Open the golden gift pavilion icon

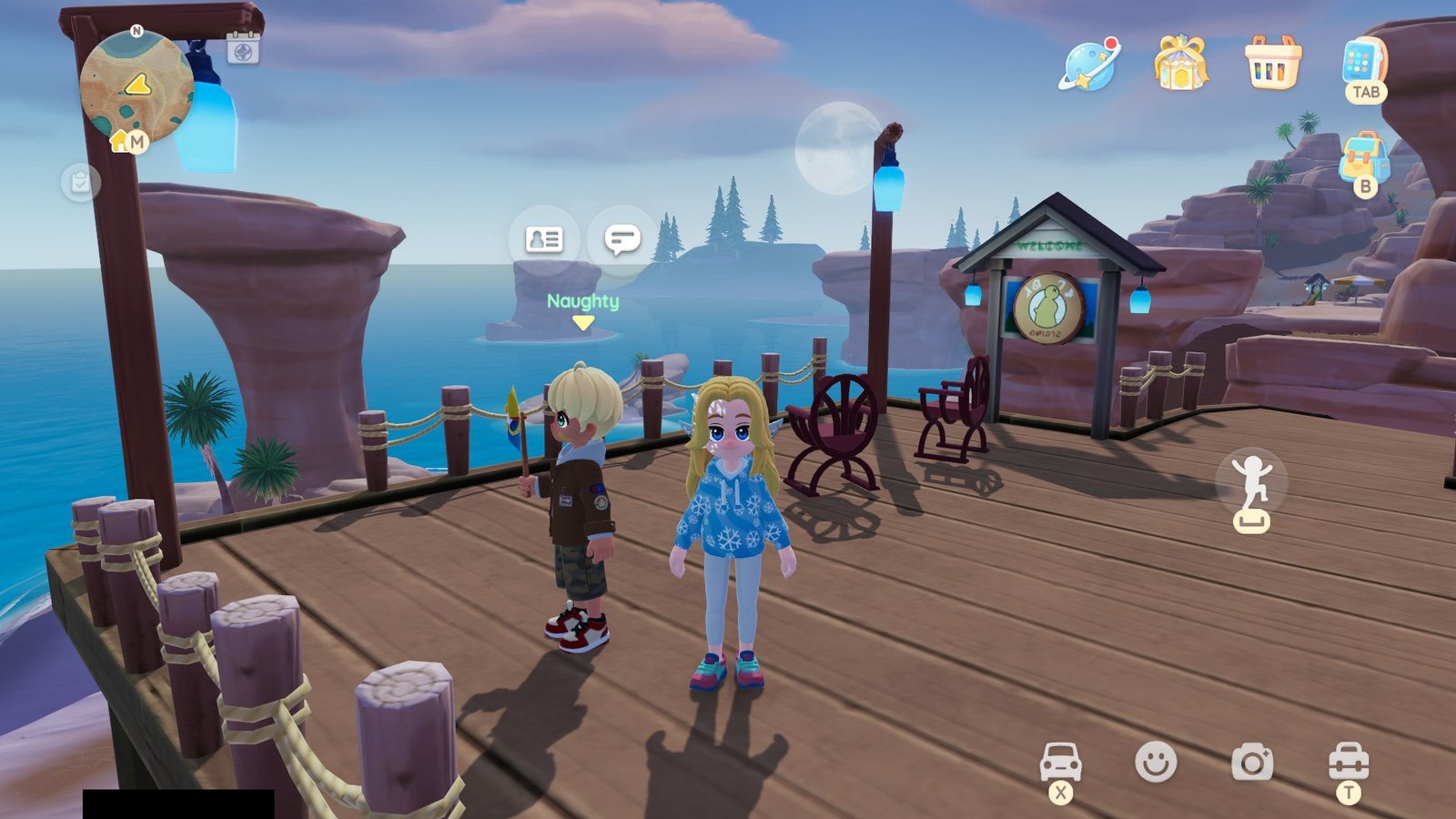(1180, 64)
